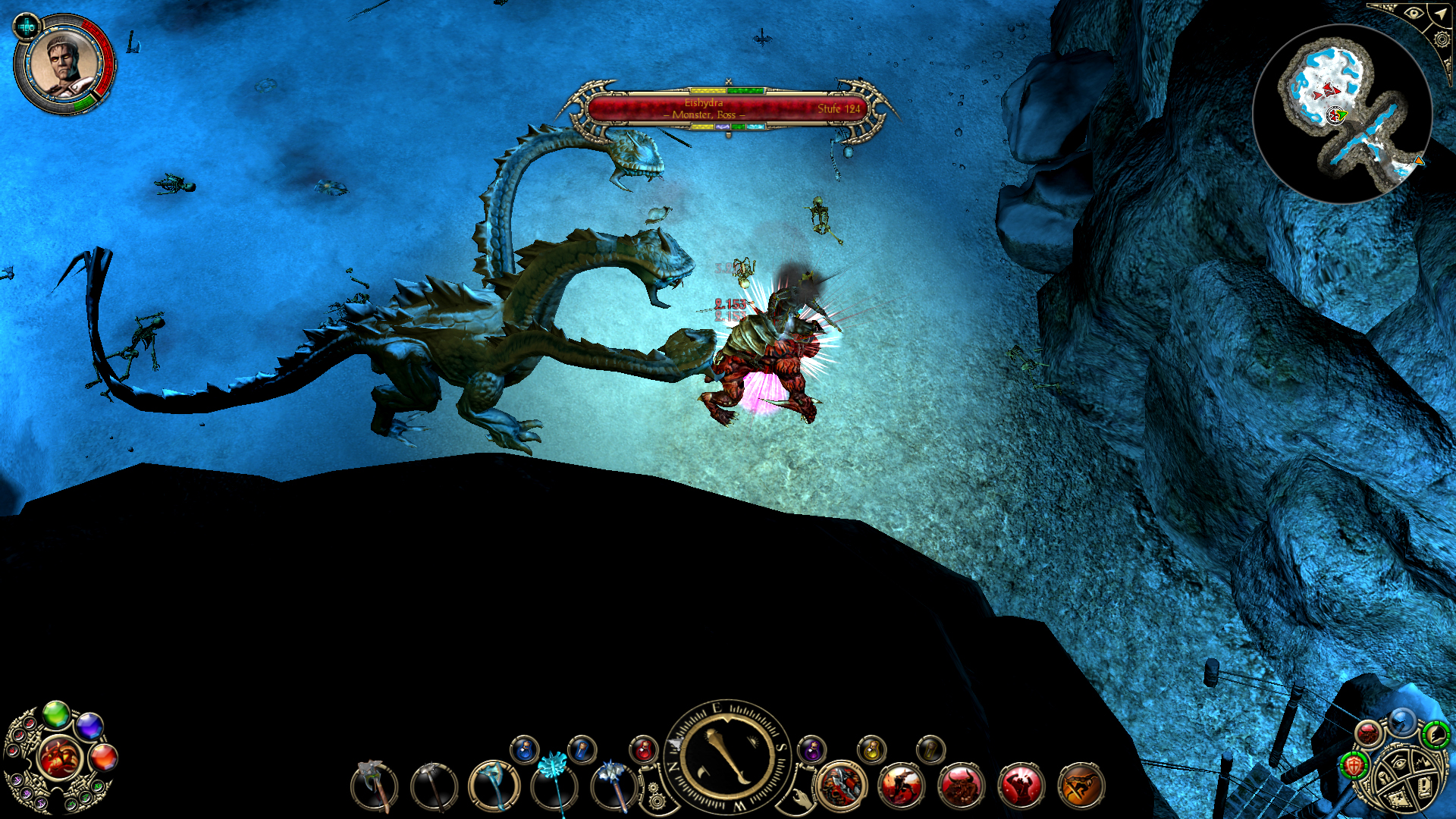Choose the dark spiked mace weapon slot
Viewport: 1456px width, 819px height.
(x=434, y=786)
